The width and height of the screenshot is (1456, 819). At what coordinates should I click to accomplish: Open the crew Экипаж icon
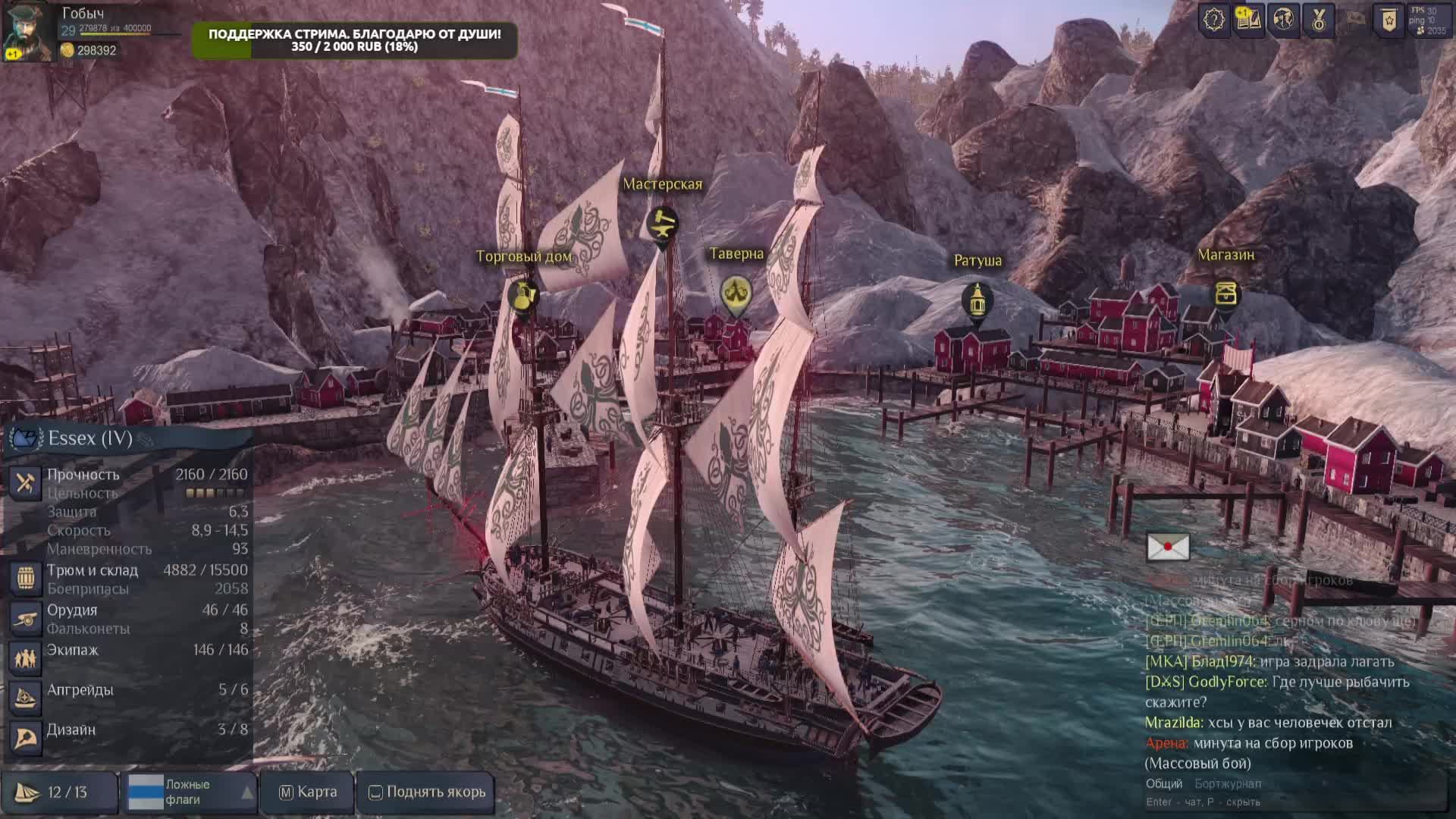click(25, 658)
